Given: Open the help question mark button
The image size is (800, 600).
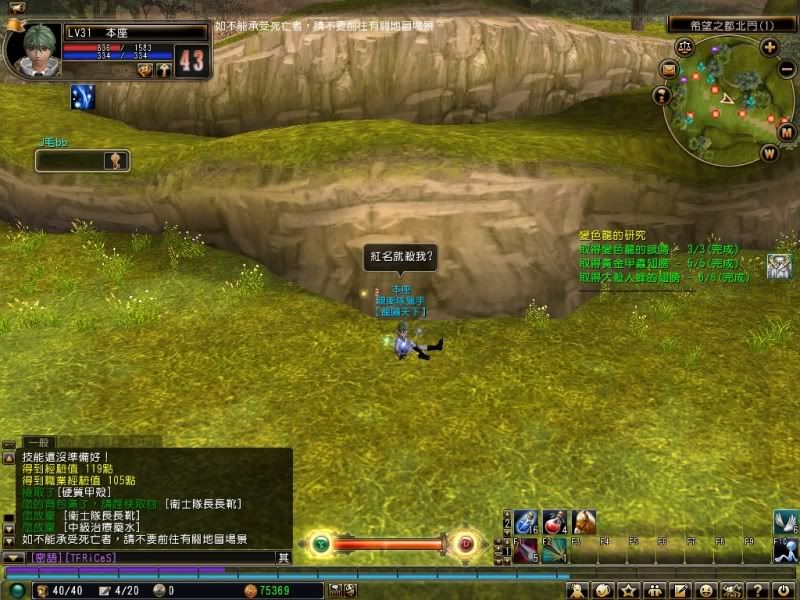Looking at the screenshot, I should (759, 592).
